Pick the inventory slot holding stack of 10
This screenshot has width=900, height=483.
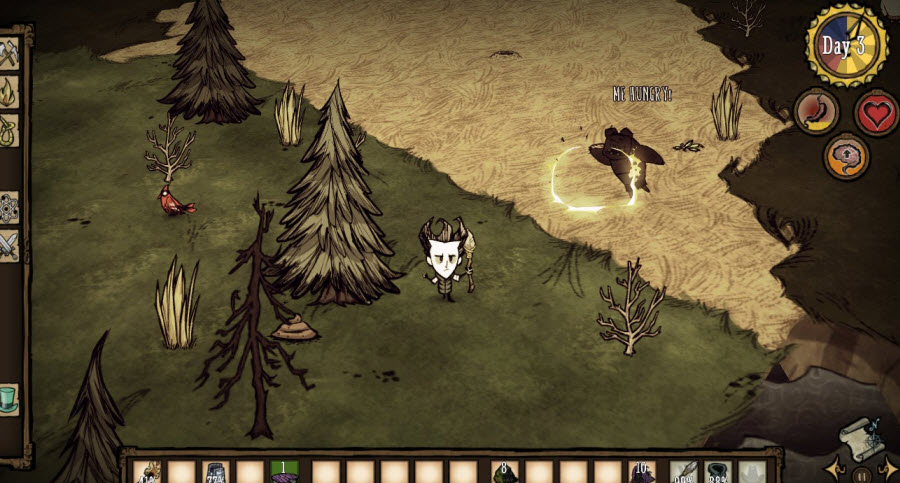(x=642, y=472)
